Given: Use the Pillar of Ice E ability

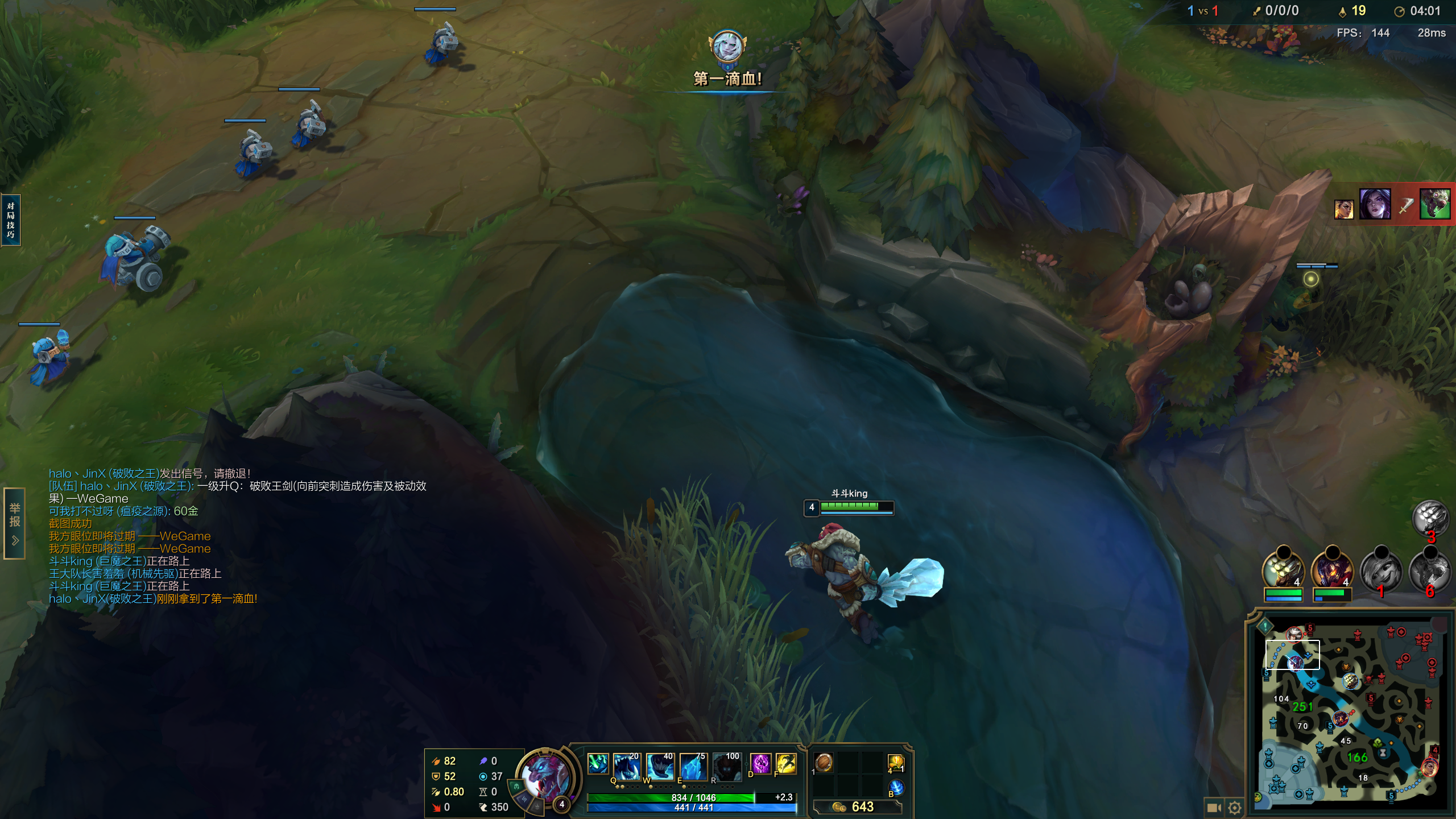Looking at the screenshot, I should pyautogui.click(x=693, y=766).
